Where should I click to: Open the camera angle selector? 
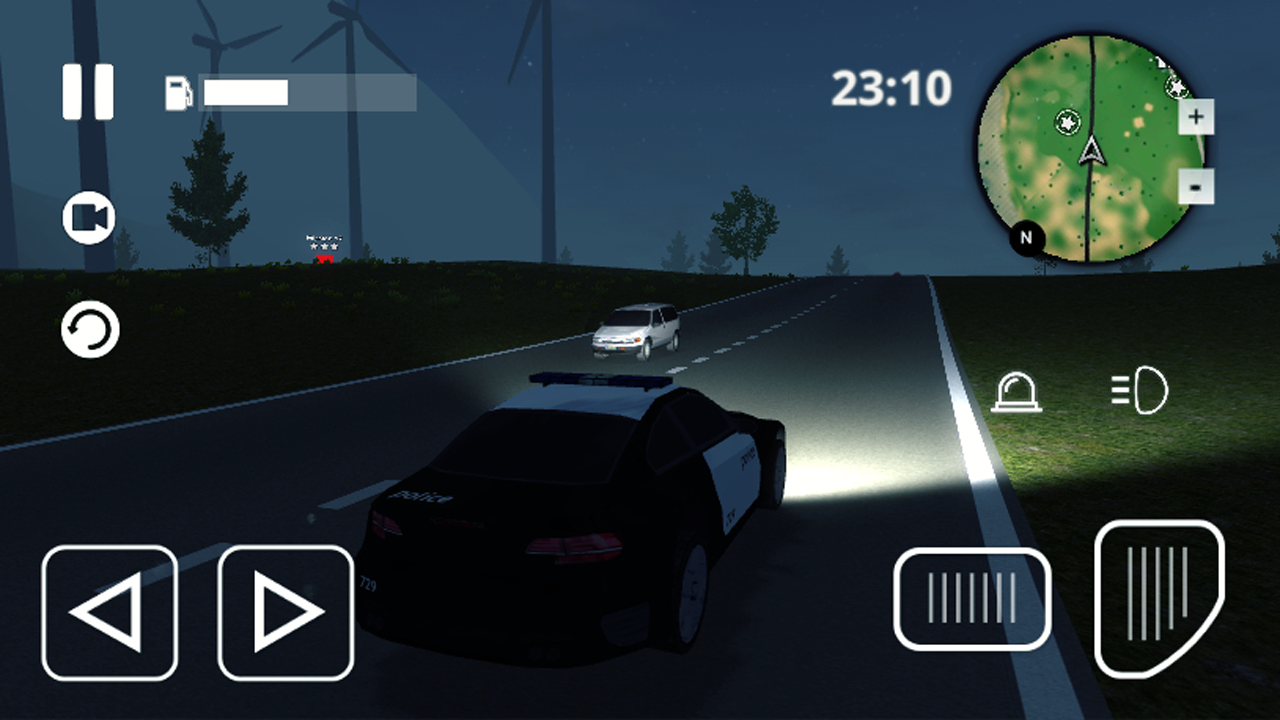(87, 216)
